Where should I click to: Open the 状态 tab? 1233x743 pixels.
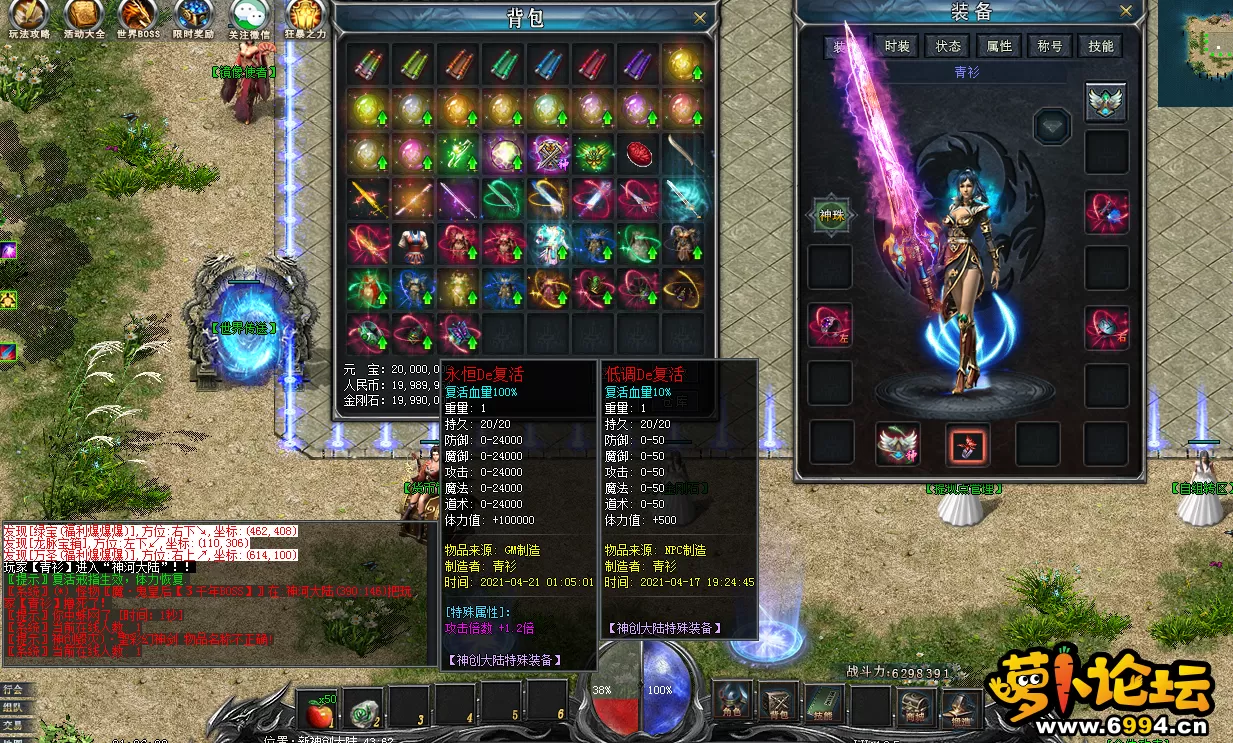pyautogui.click(x=948, y=46)
